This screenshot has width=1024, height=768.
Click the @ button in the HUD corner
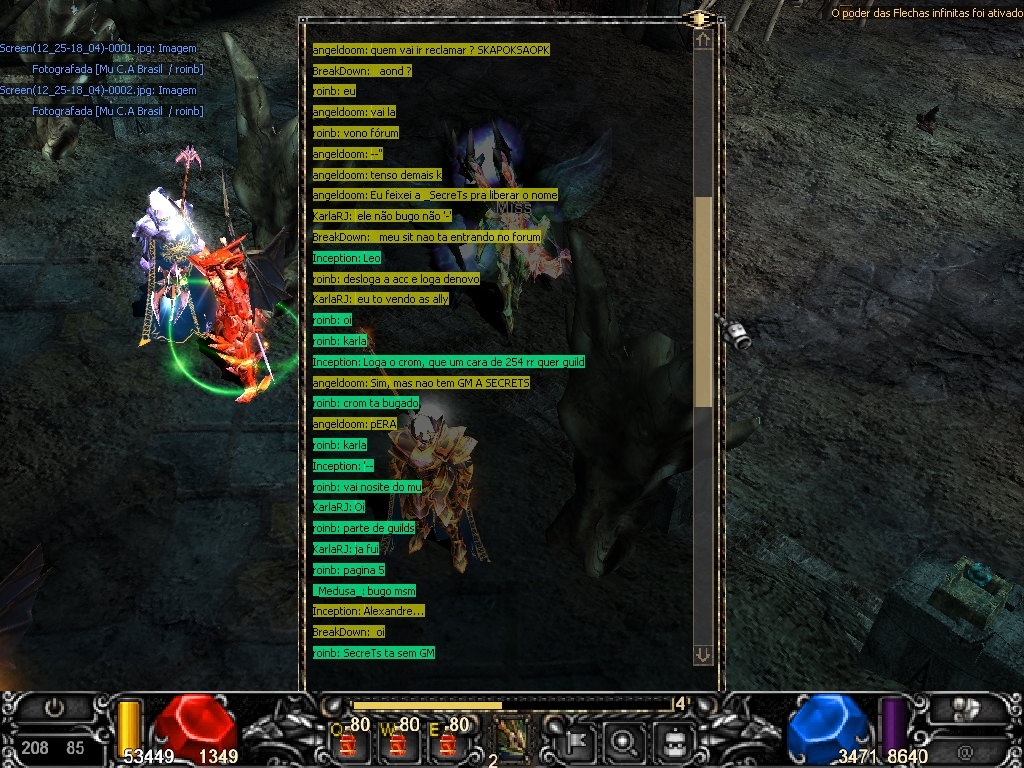[x=965, y=751]
